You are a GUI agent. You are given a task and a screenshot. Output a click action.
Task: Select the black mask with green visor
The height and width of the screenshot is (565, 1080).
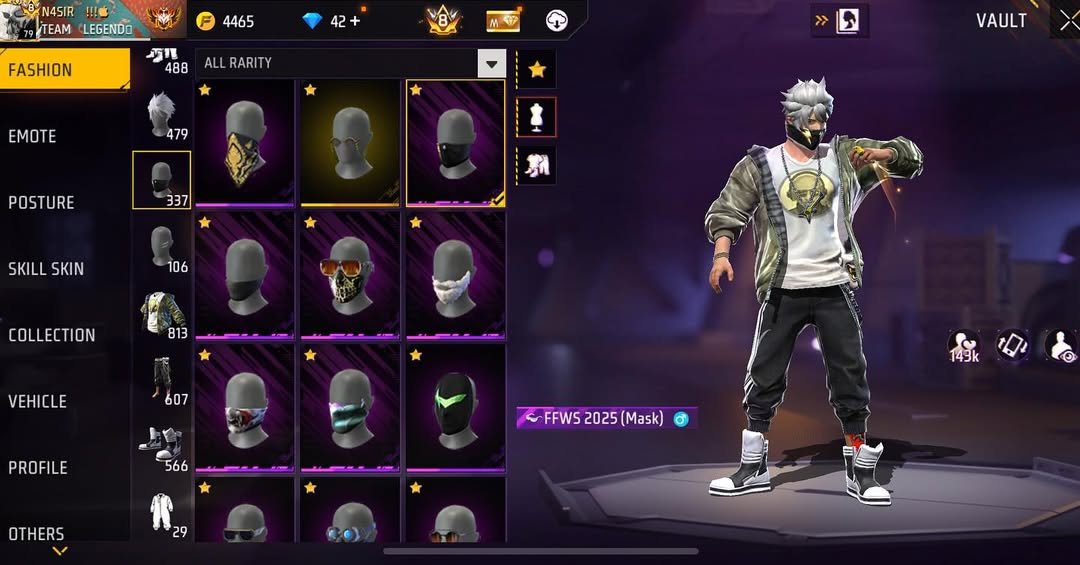(x=455, y=406)
